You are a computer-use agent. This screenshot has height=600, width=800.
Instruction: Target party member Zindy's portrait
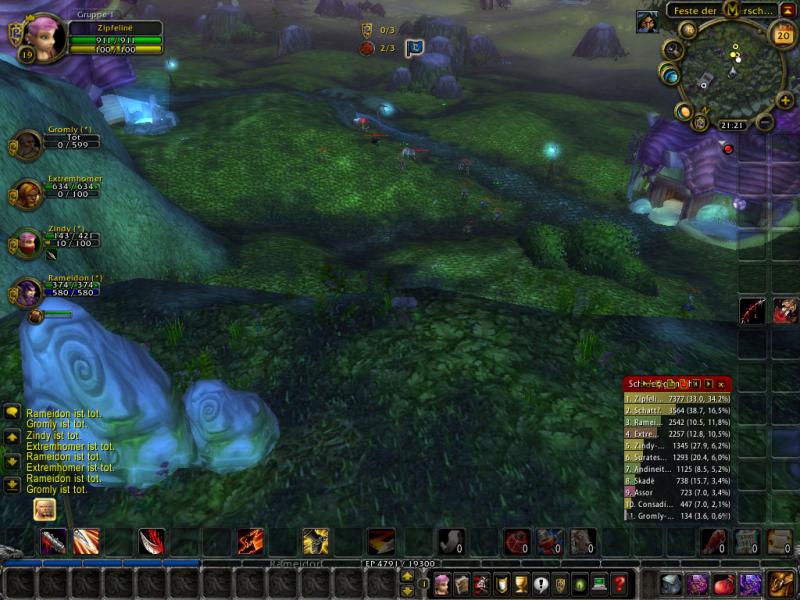[x=27, y=243]
